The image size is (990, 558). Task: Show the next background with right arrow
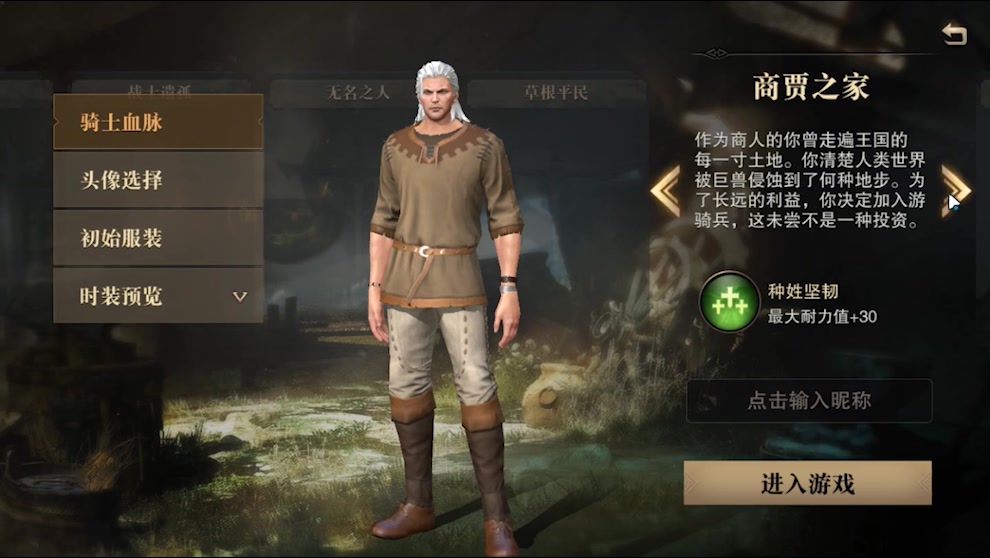point(955,188)
